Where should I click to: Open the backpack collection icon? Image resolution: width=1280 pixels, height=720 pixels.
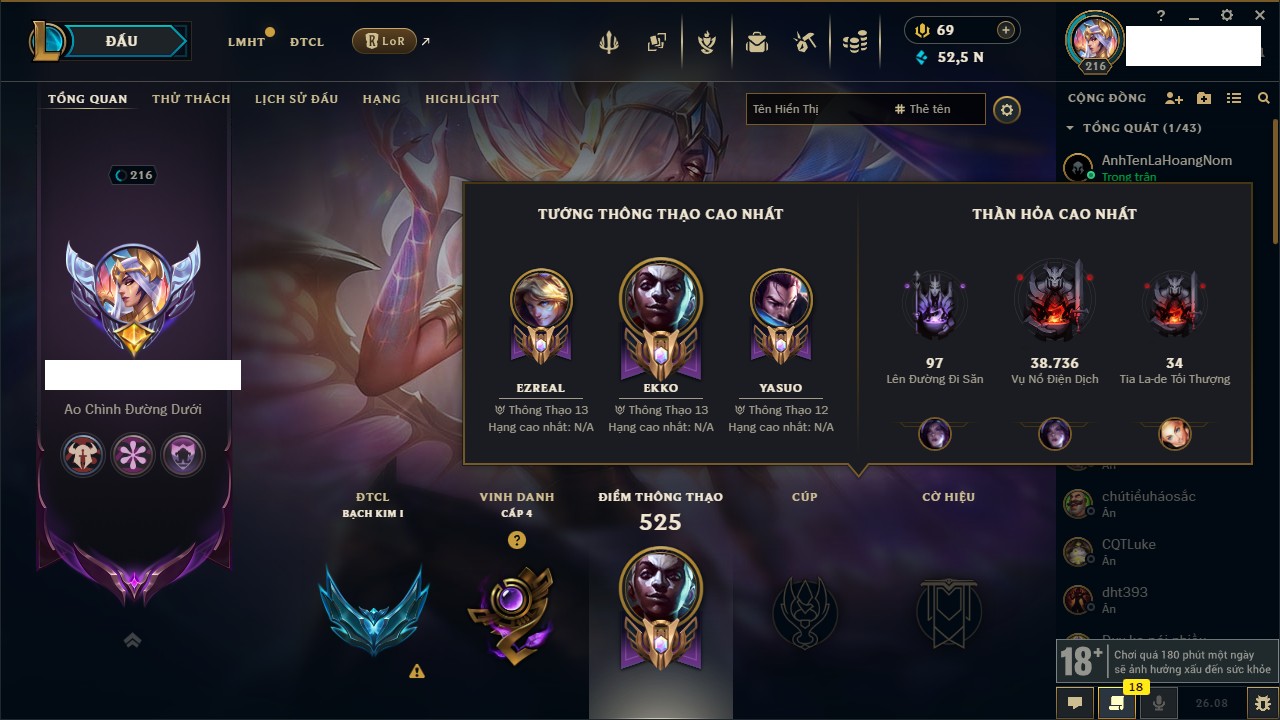(x=757, y=42)
